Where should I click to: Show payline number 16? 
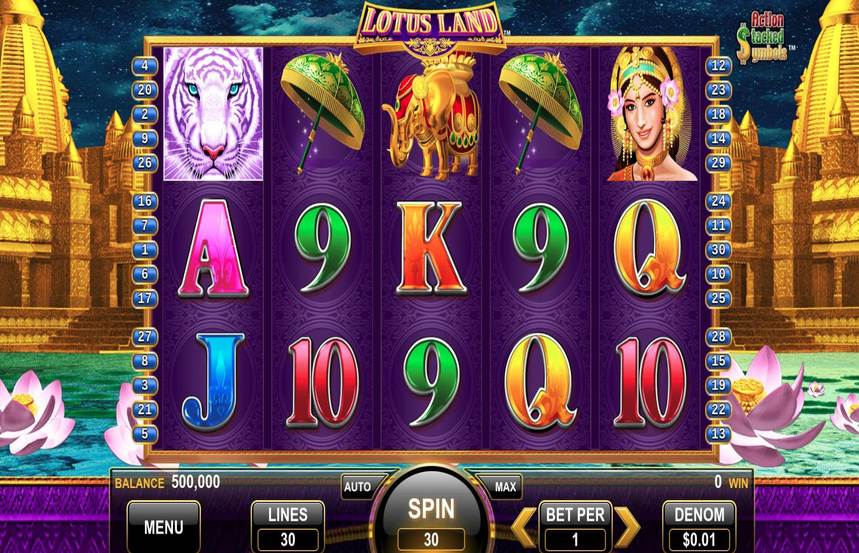point(146,202)
